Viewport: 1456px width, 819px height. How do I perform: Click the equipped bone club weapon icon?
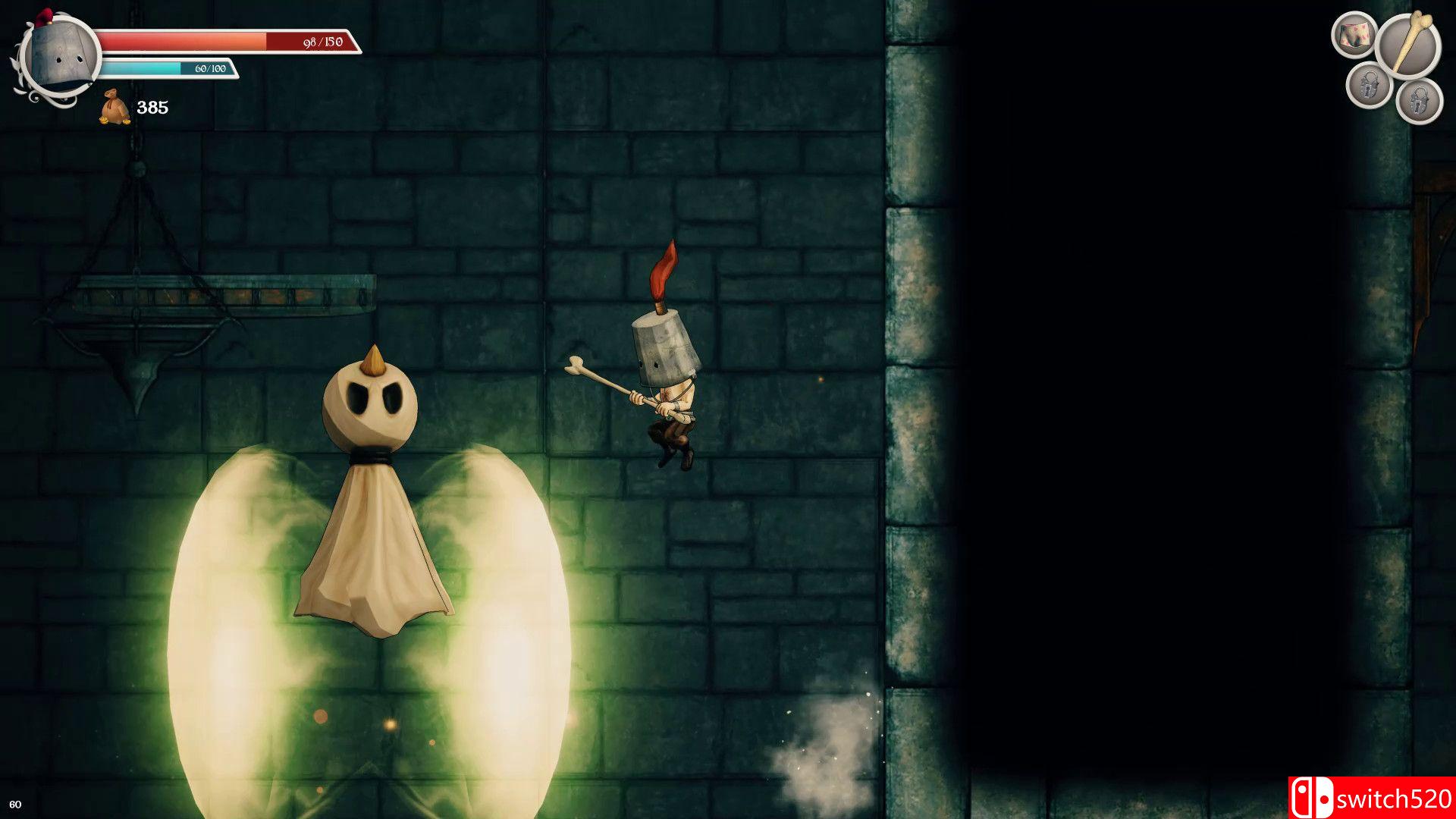[1408, 44]
